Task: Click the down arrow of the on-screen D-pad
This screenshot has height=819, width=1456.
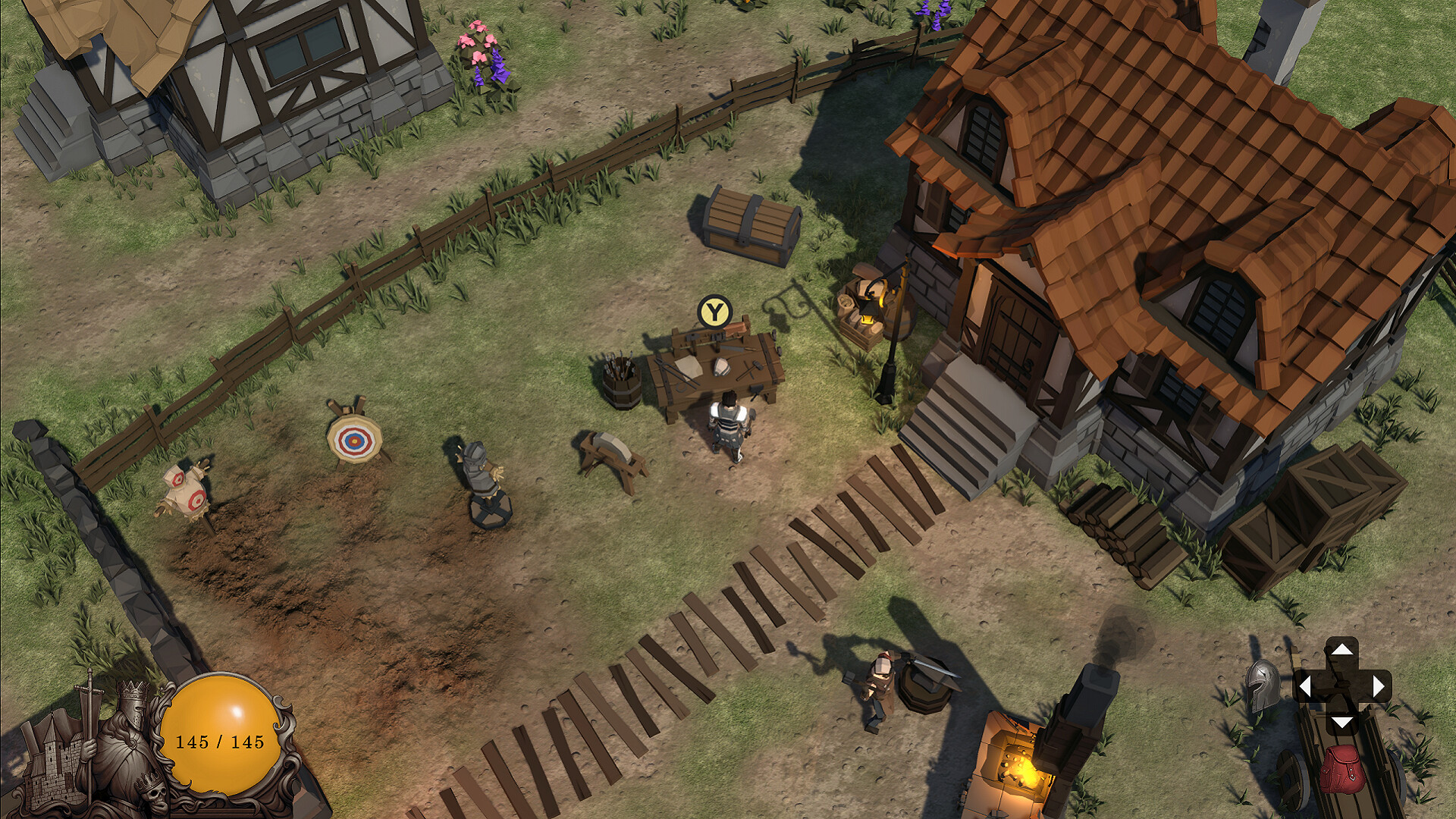Action: coord(1341,723)
